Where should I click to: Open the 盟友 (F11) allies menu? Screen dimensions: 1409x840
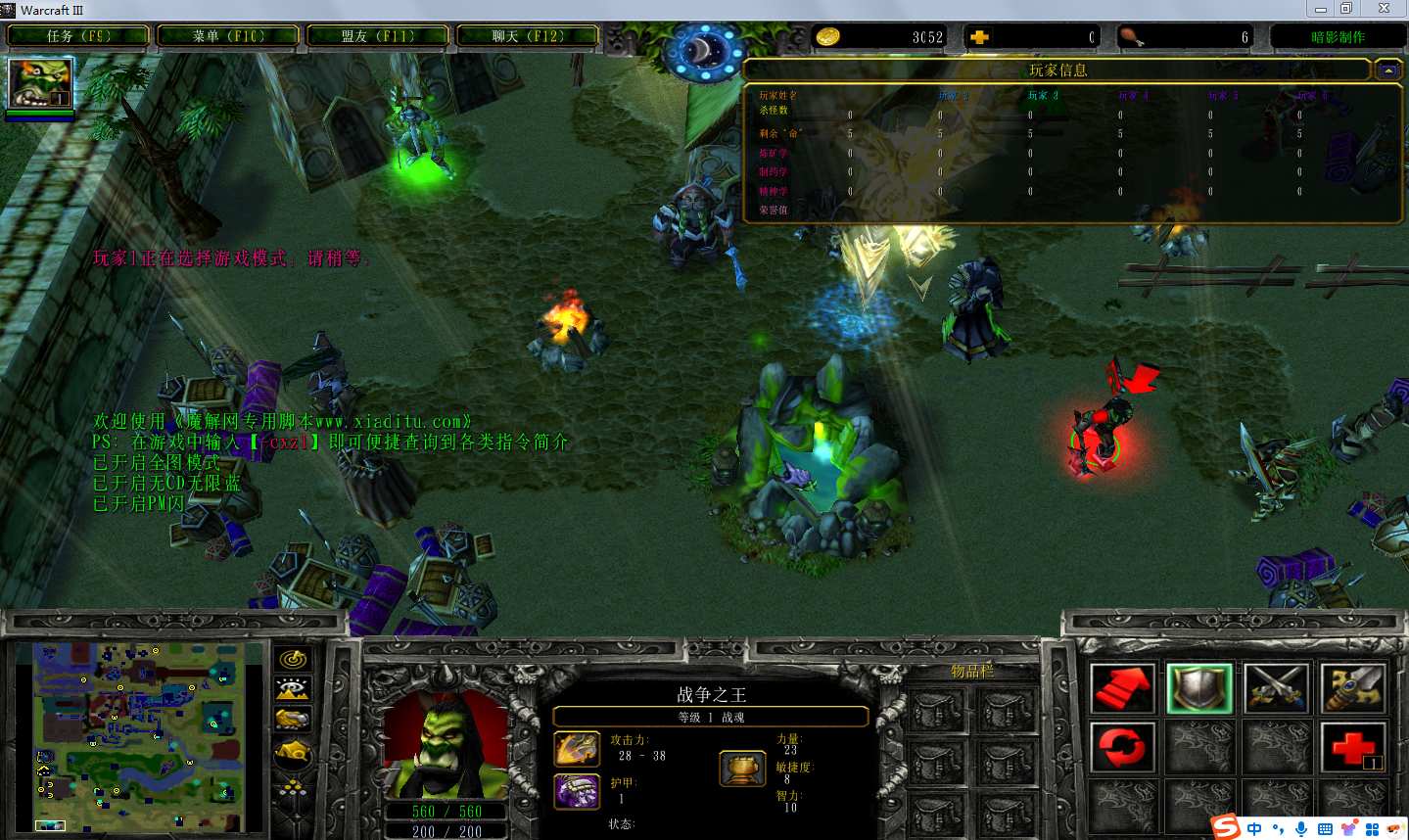pos(378,36)
